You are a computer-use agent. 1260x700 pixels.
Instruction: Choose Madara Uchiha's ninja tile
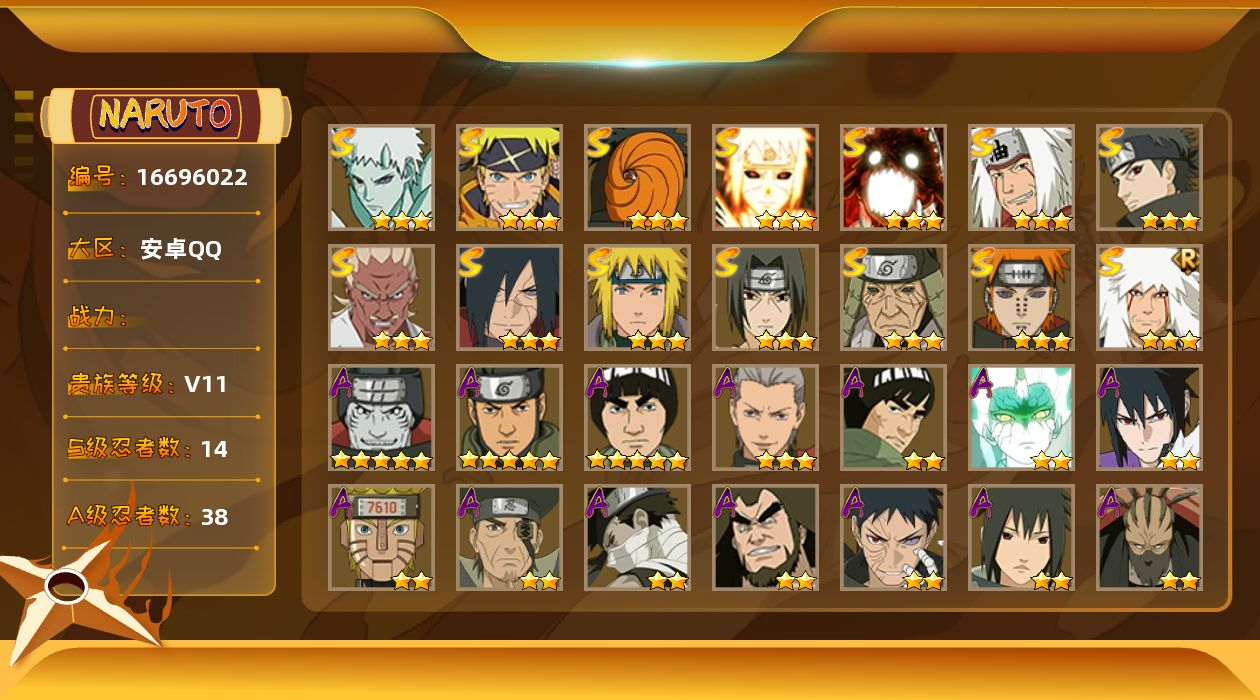point(509,297)
